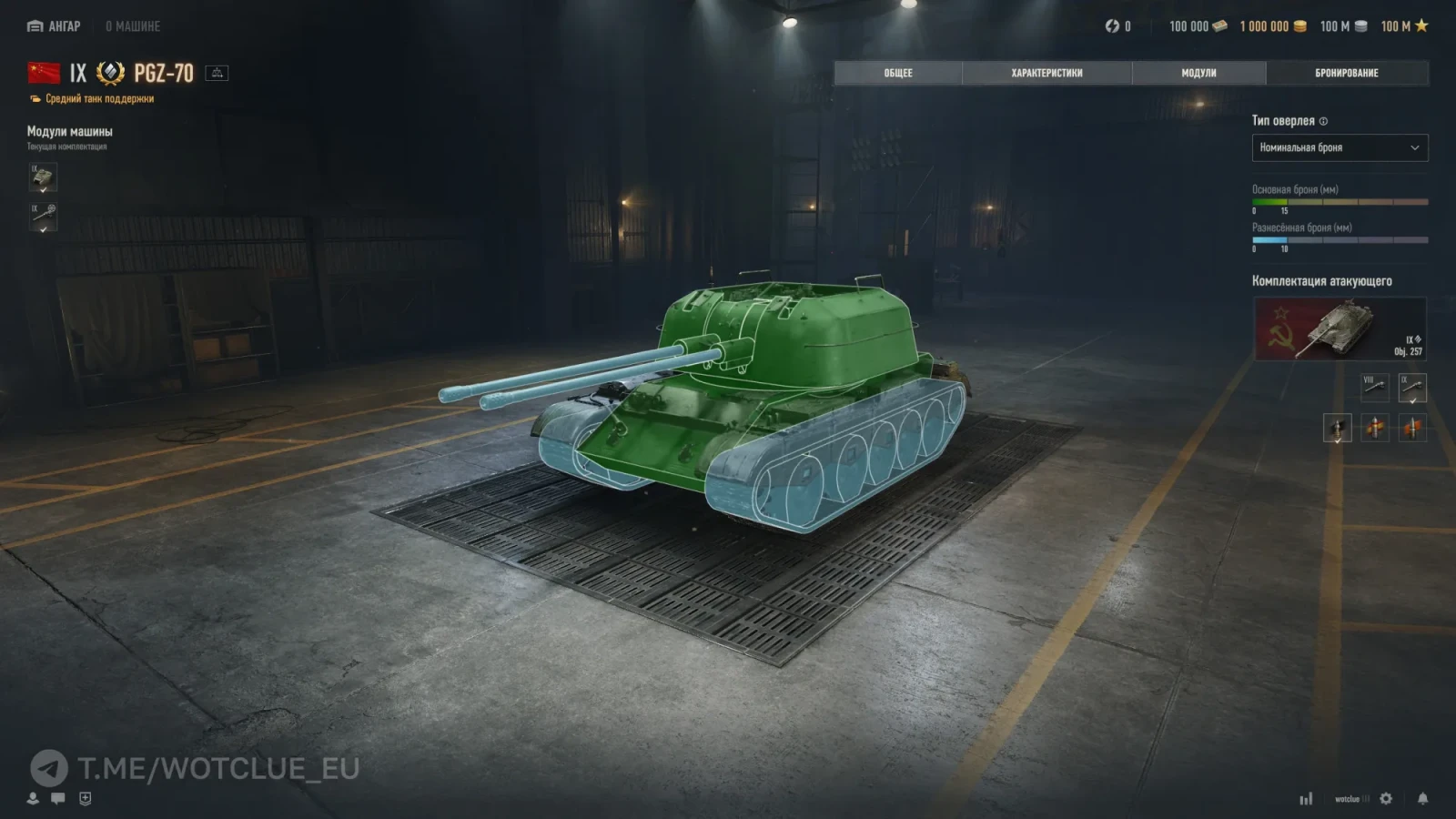Open the game settings gear
1456x819 pixels.
(1386, 798)
